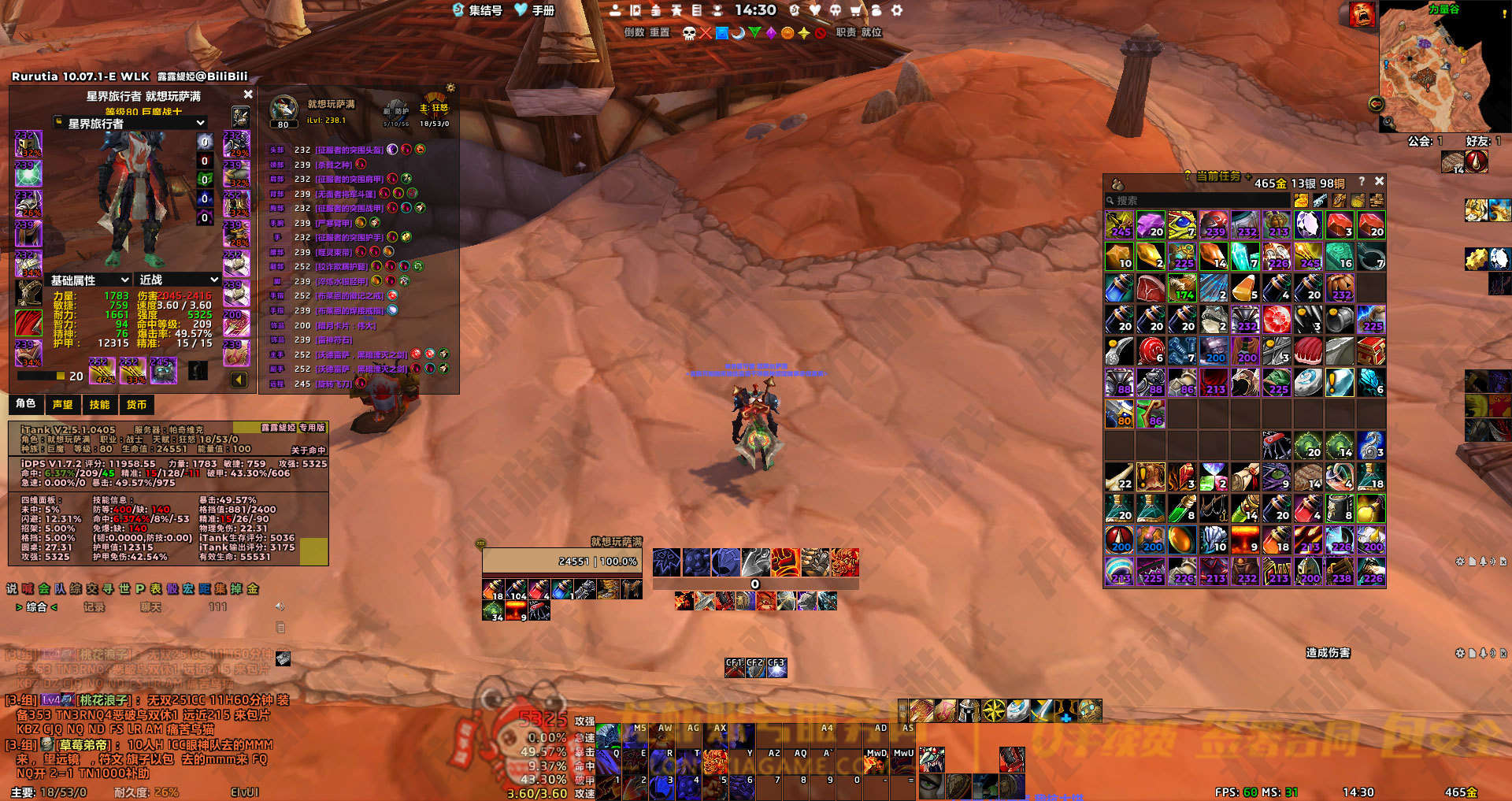Open the 技能 skills tab
The image size is (1512, 801).
[x=99, y=405]
